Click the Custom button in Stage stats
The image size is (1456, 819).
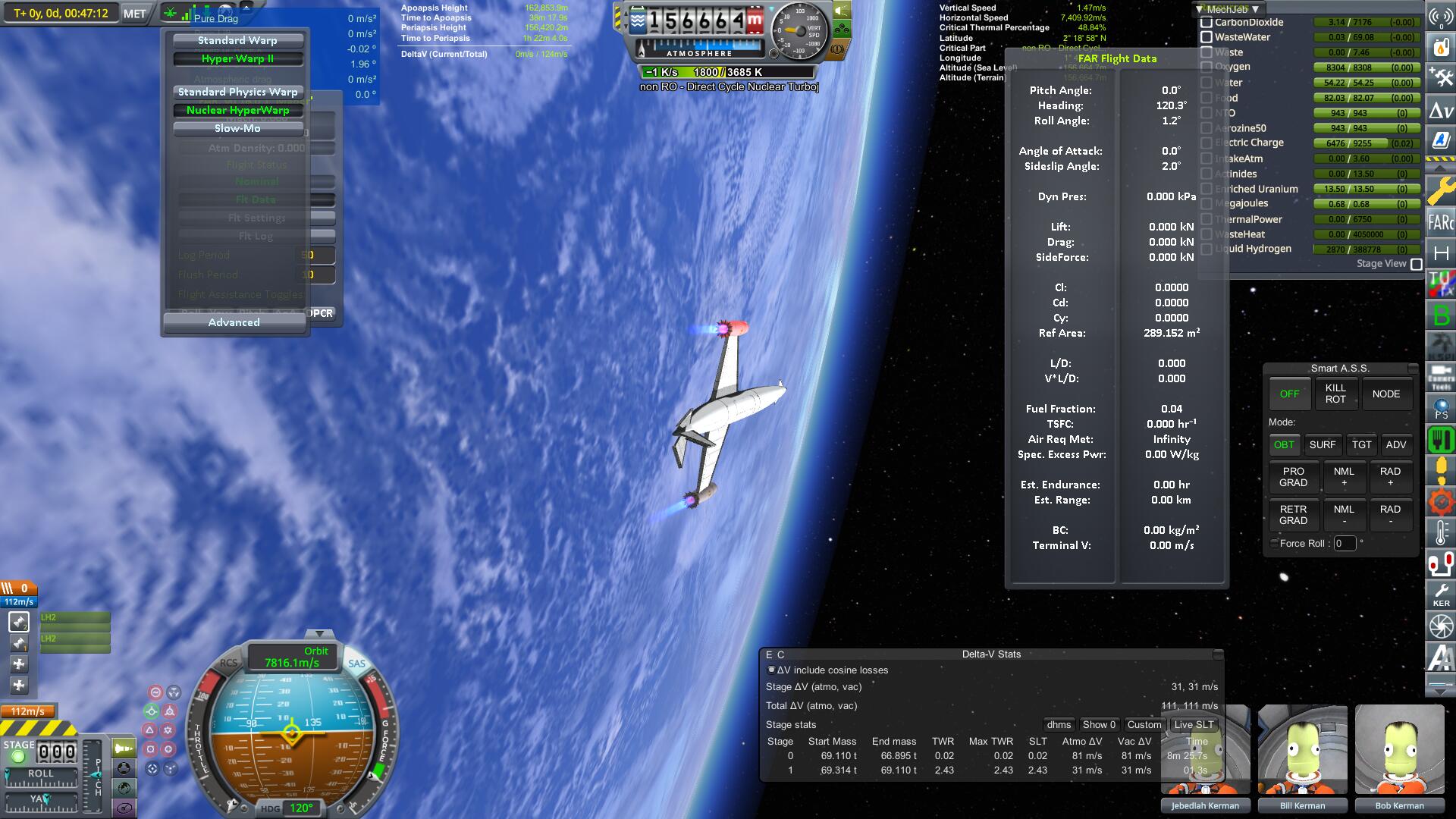tap(1144, 724)
